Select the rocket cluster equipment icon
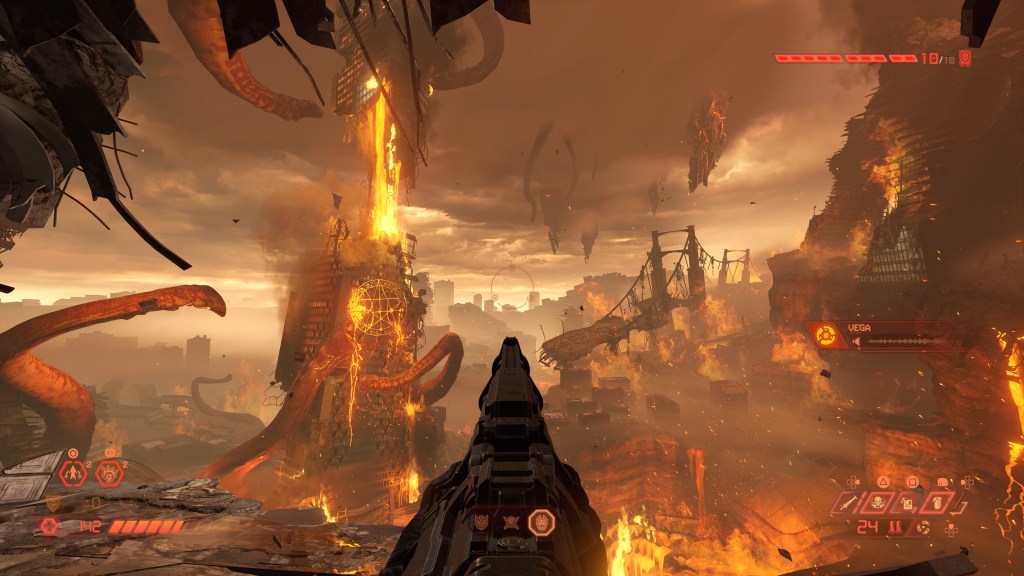The image size is (1024, 576). (73, 473)
